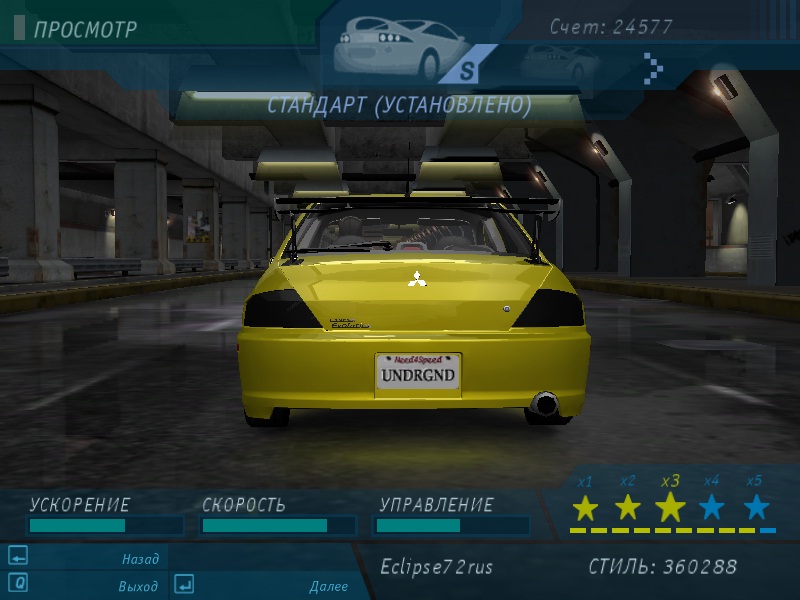
Task: Select the highlighted stock part thumbnail marked S
Action: pos(400,50)
